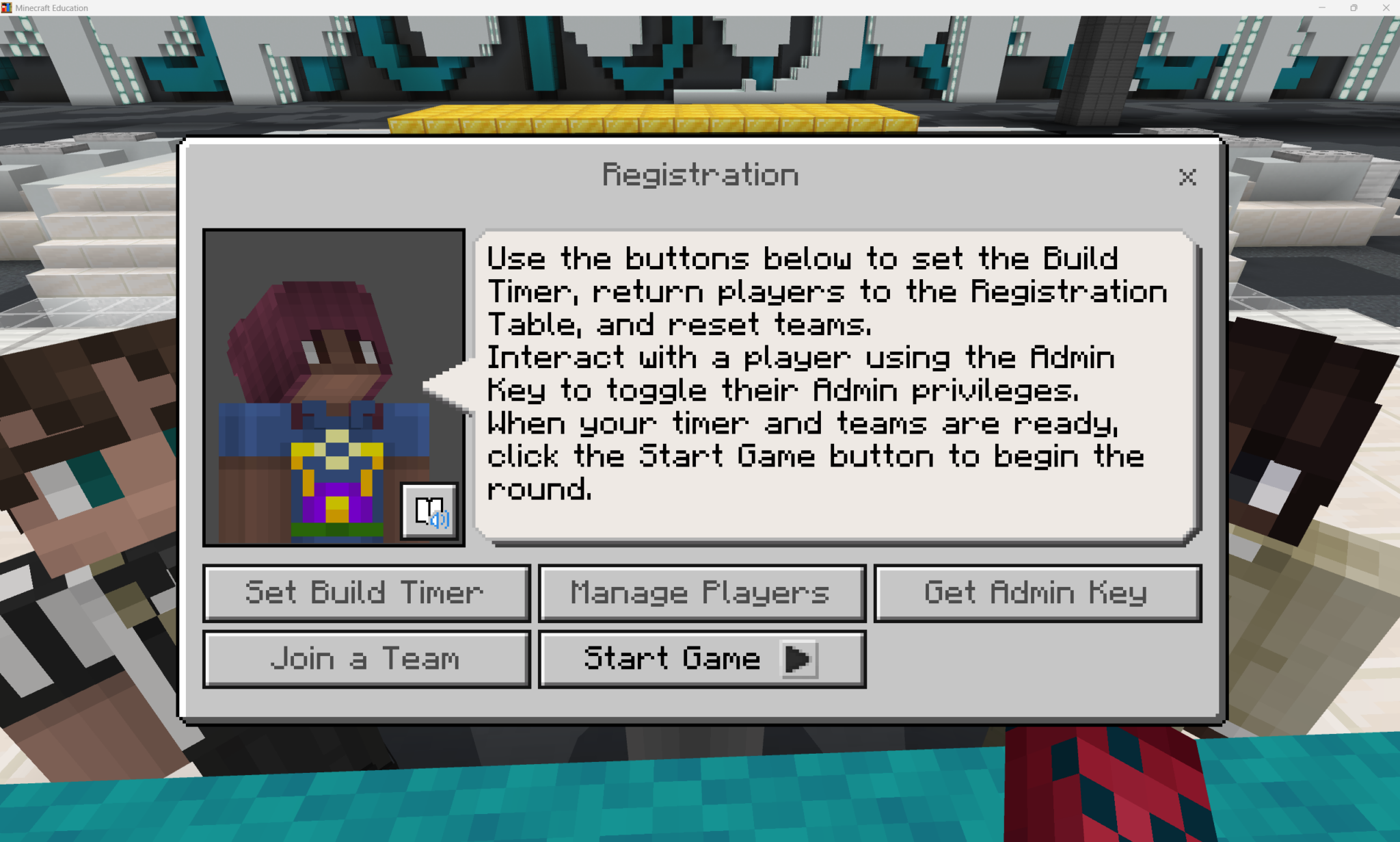Activate the immersive reader book icon
The image size is (1400, 842).
pos(429,511)
